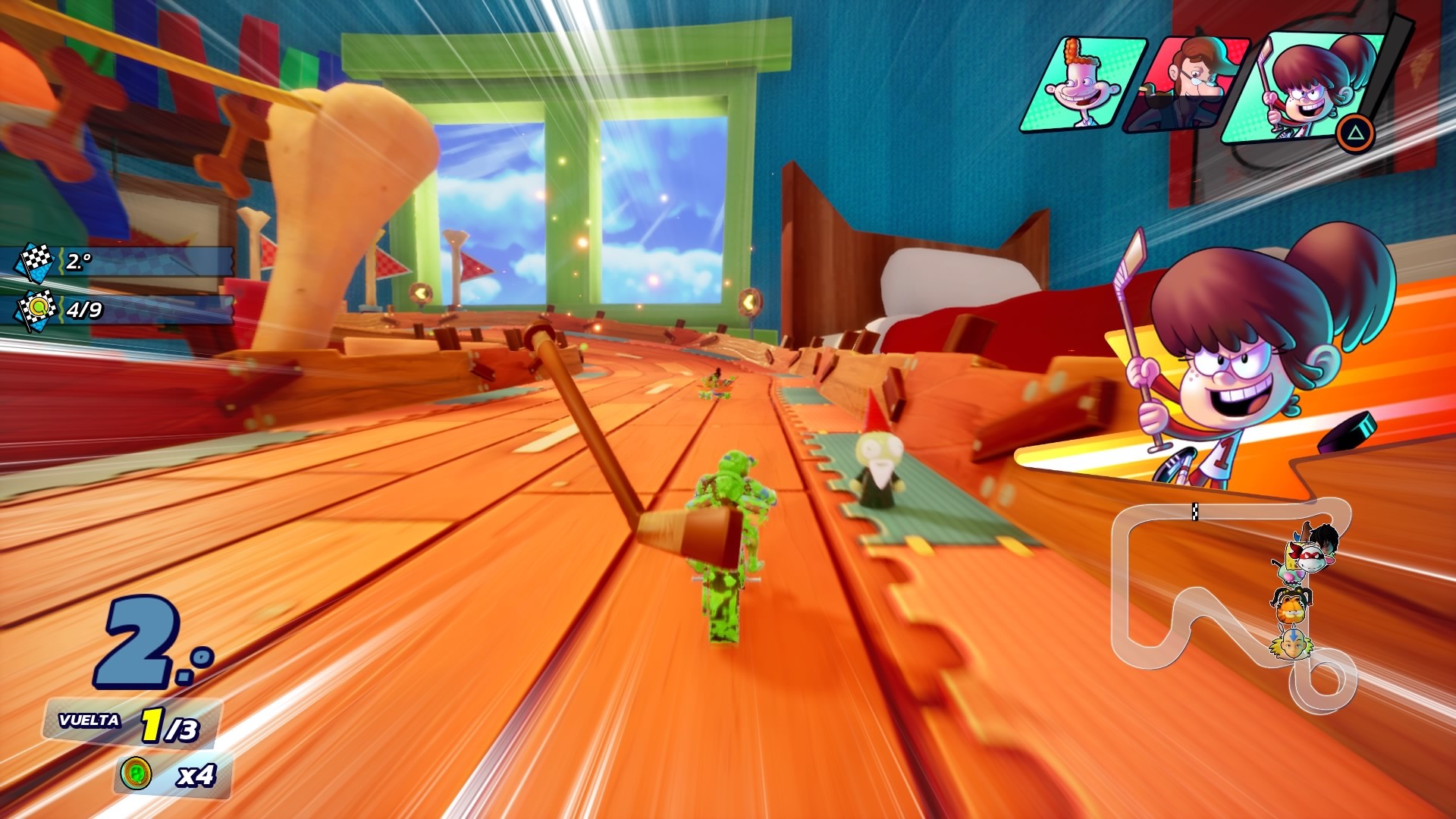
Task: Click Aang's icon on the minimap
Action: pyautogui.click(x=1292, y=645)
